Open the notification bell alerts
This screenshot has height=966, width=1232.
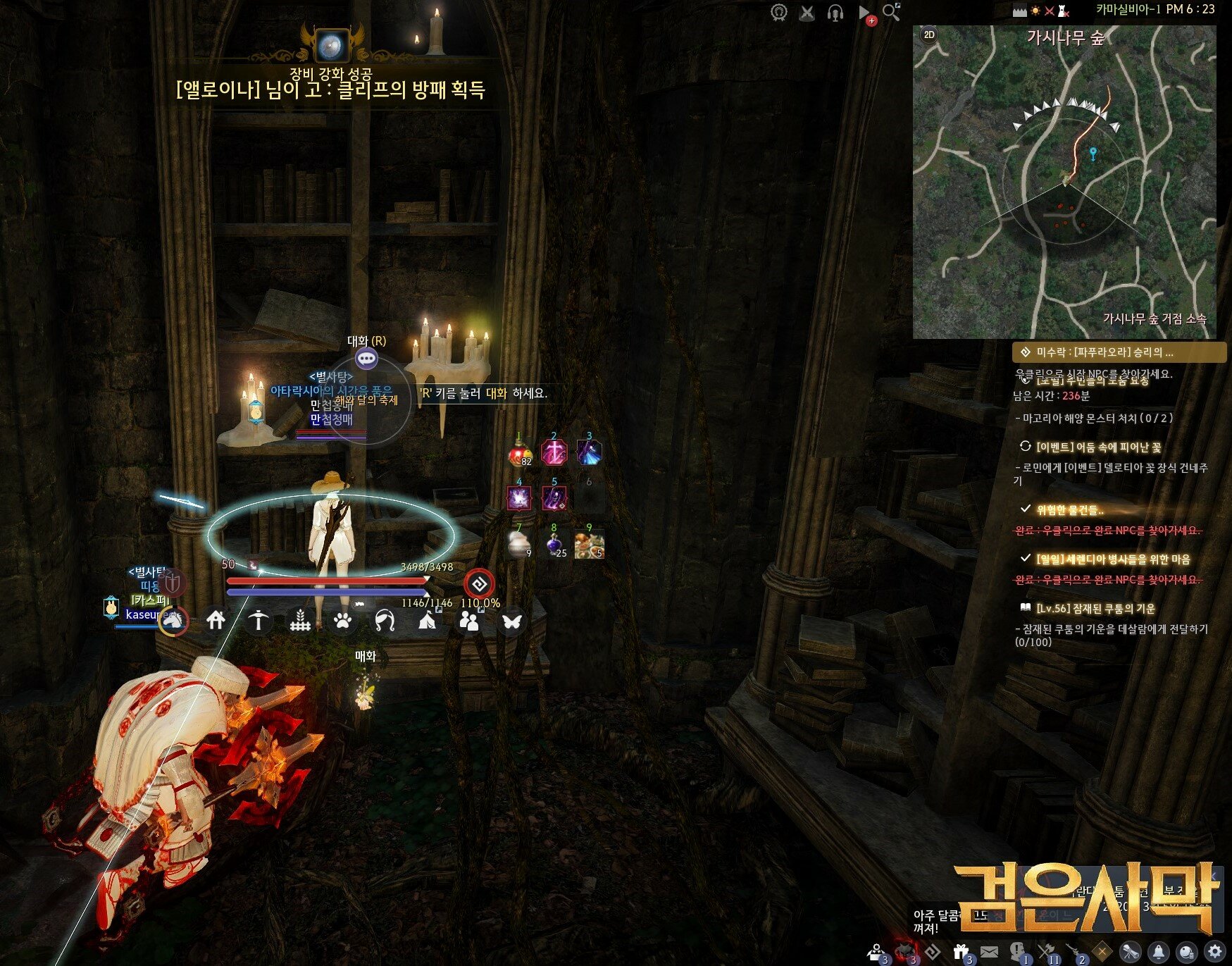point(1159,951)
